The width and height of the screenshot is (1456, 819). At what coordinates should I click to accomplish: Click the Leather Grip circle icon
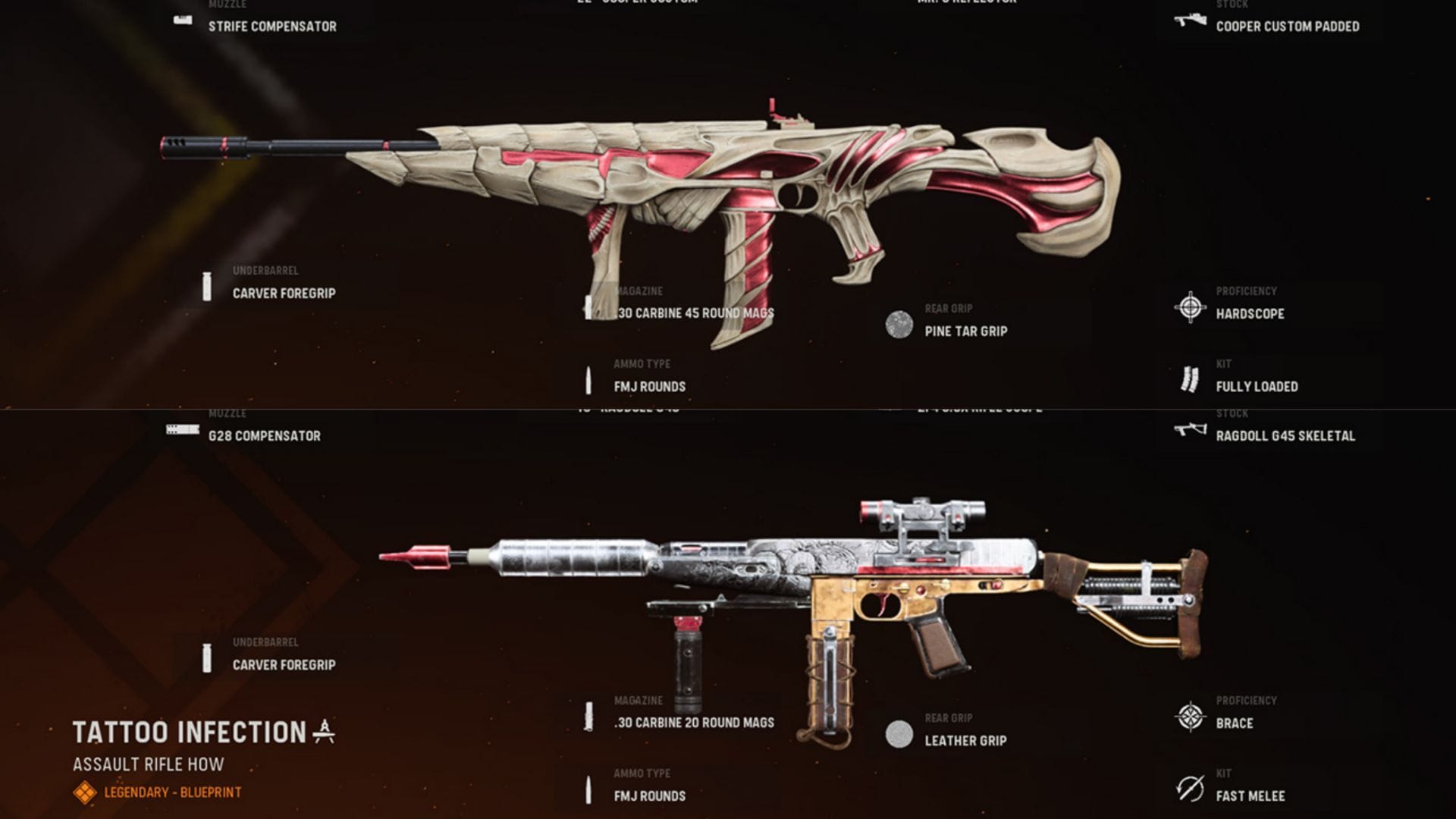click(899, 733)
